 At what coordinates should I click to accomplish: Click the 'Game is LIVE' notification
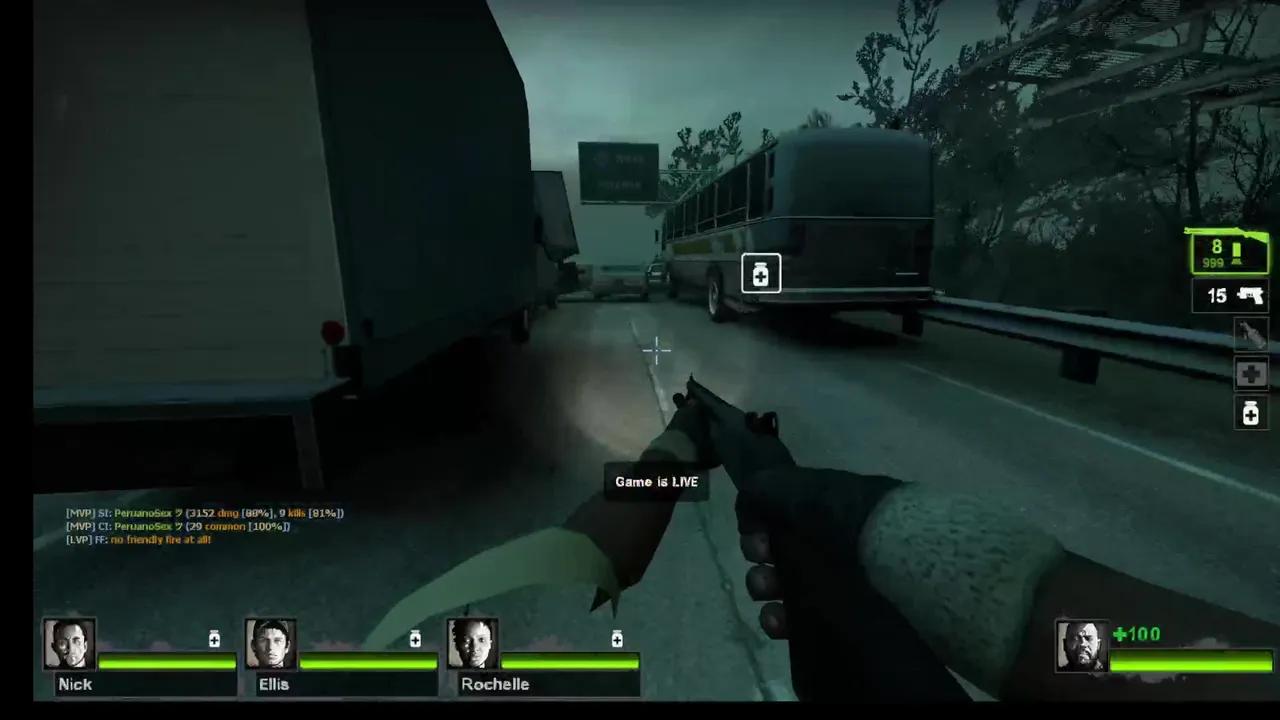[x=657, y=481]
